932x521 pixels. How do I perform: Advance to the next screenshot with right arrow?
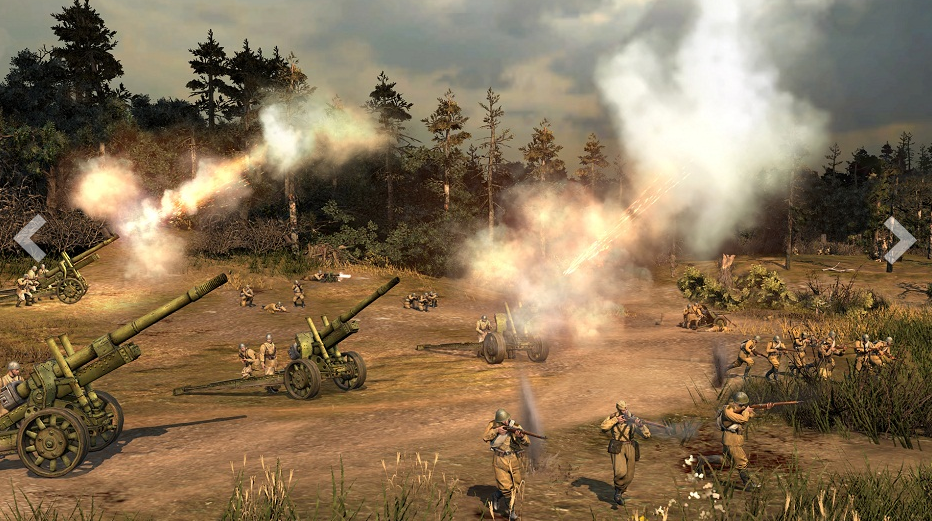tap(898, 240)
